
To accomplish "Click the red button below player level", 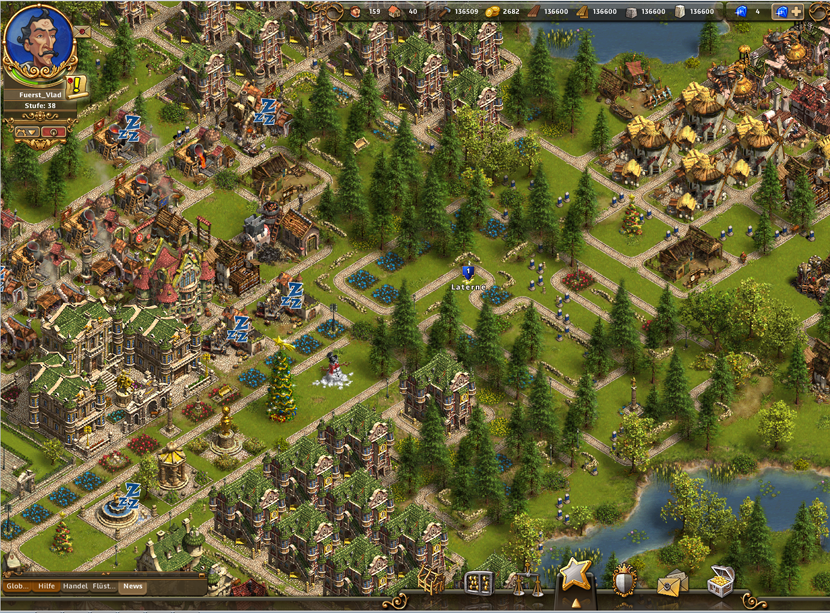I will [54, 131].
